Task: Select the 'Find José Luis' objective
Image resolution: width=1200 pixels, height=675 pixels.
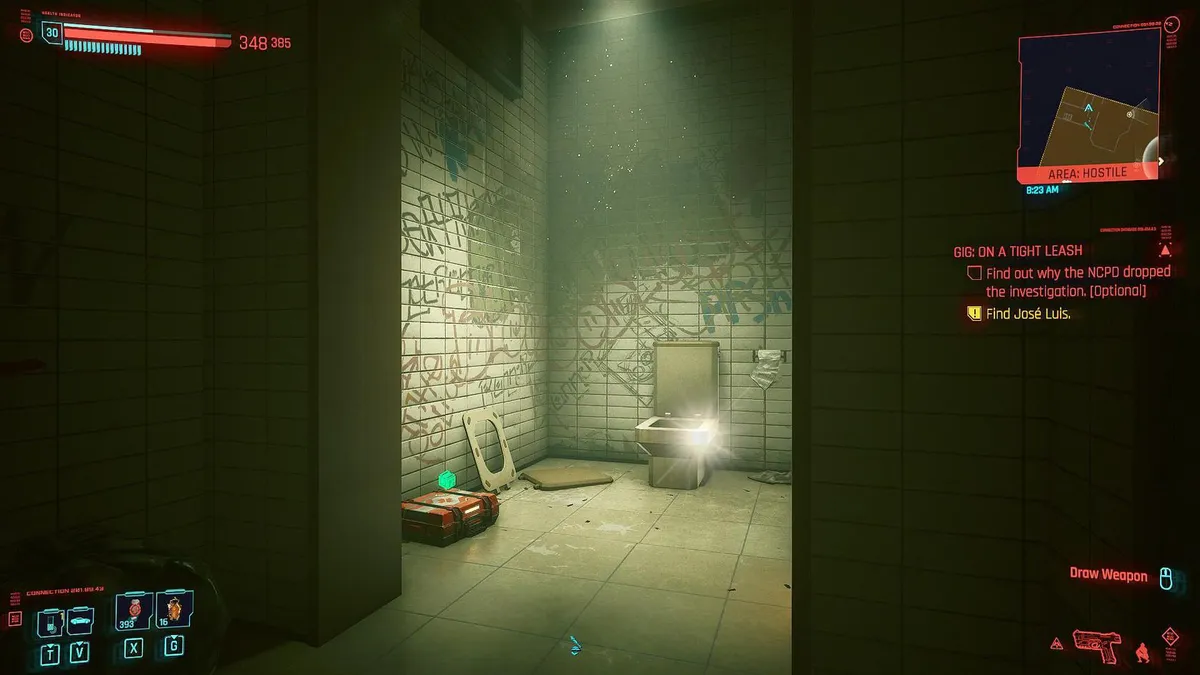Action: (1028, 313)
